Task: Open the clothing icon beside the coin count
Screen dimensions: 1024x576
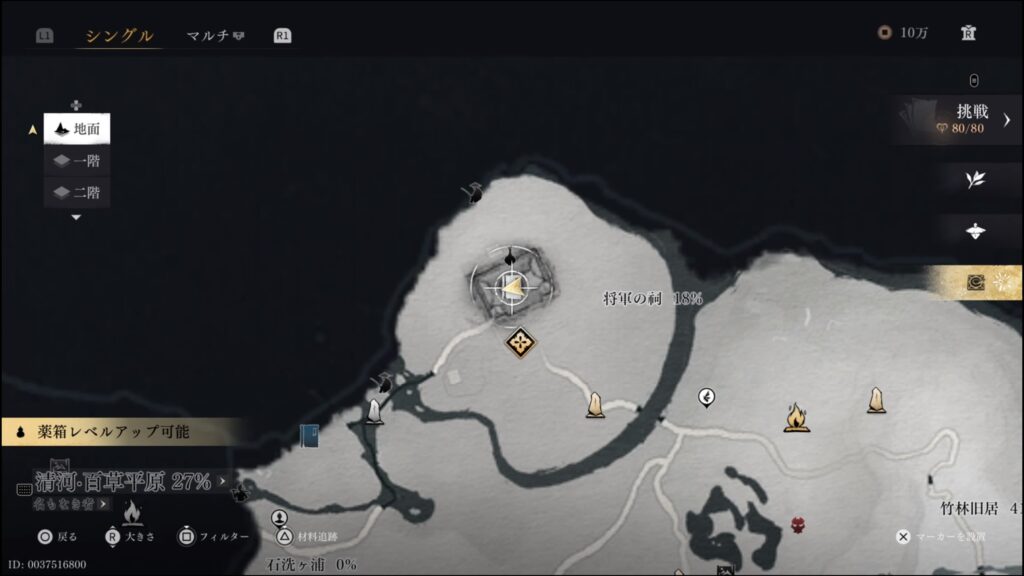Action: pyautogui.click(x=968, y=33)
